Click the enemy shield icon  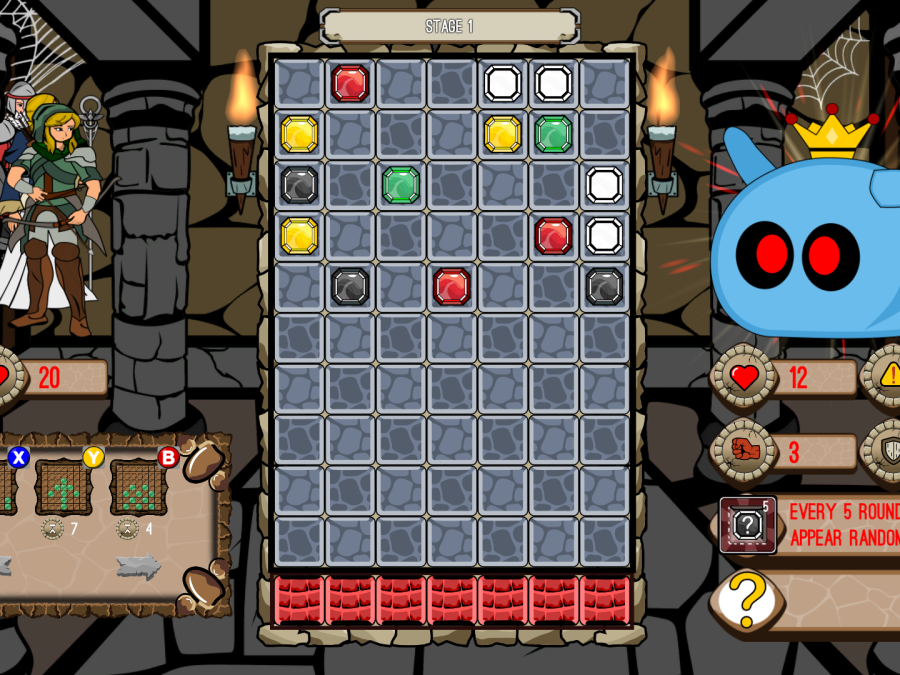coord(888,451)
